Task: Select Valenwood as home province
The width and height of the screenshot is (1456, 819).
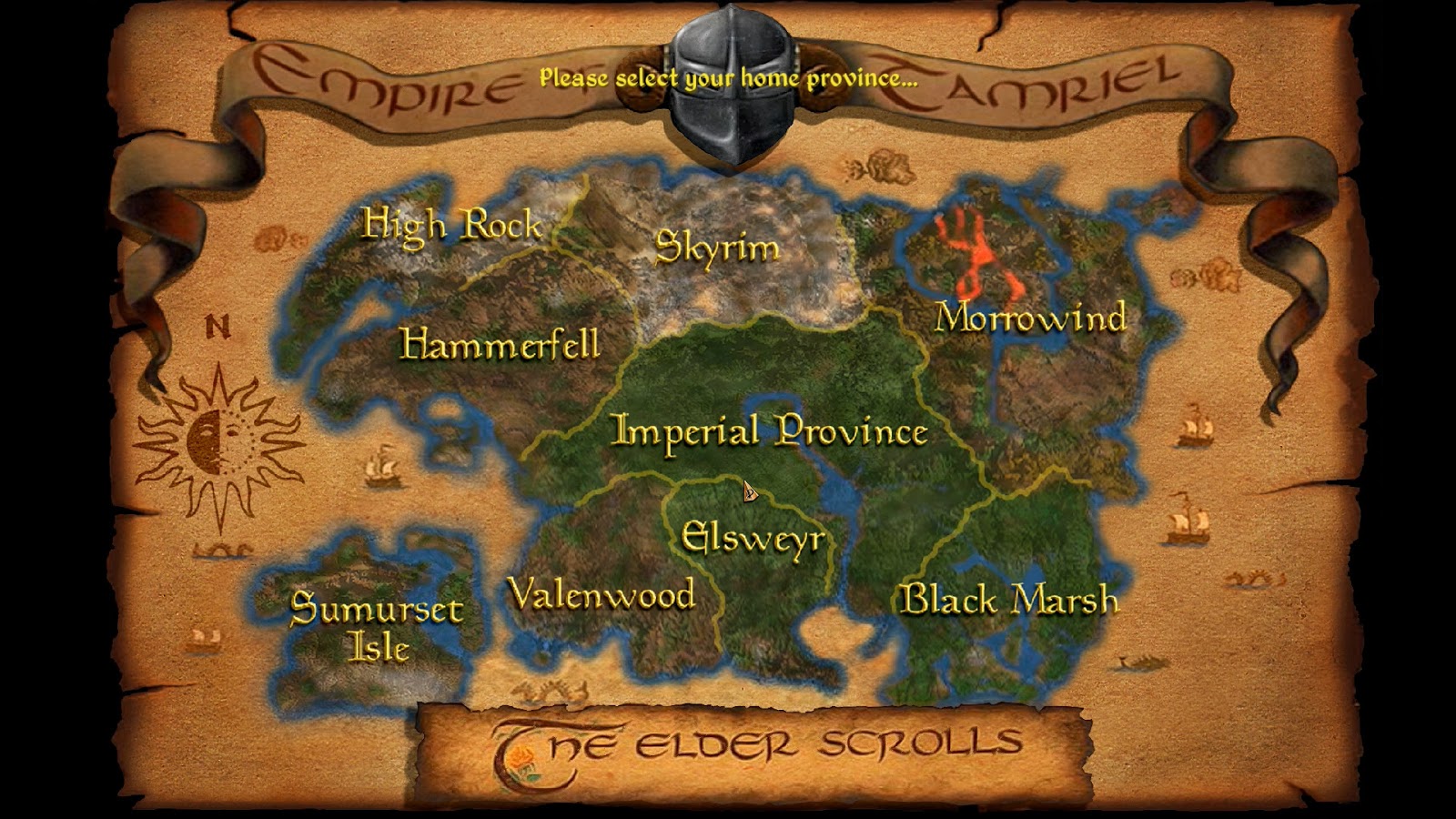Action: [602, 595]
